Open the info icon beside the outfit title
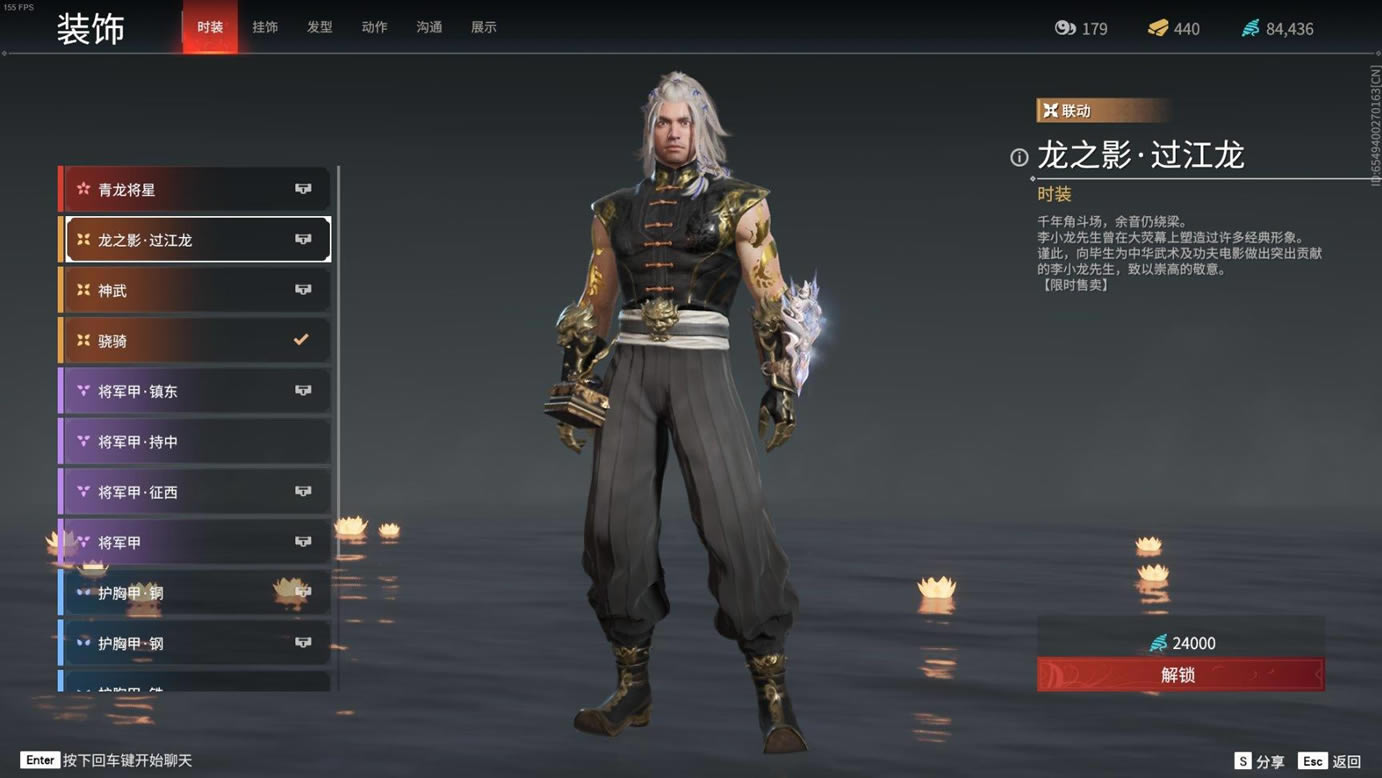Screen dimensions: 1382x778 1019,157
